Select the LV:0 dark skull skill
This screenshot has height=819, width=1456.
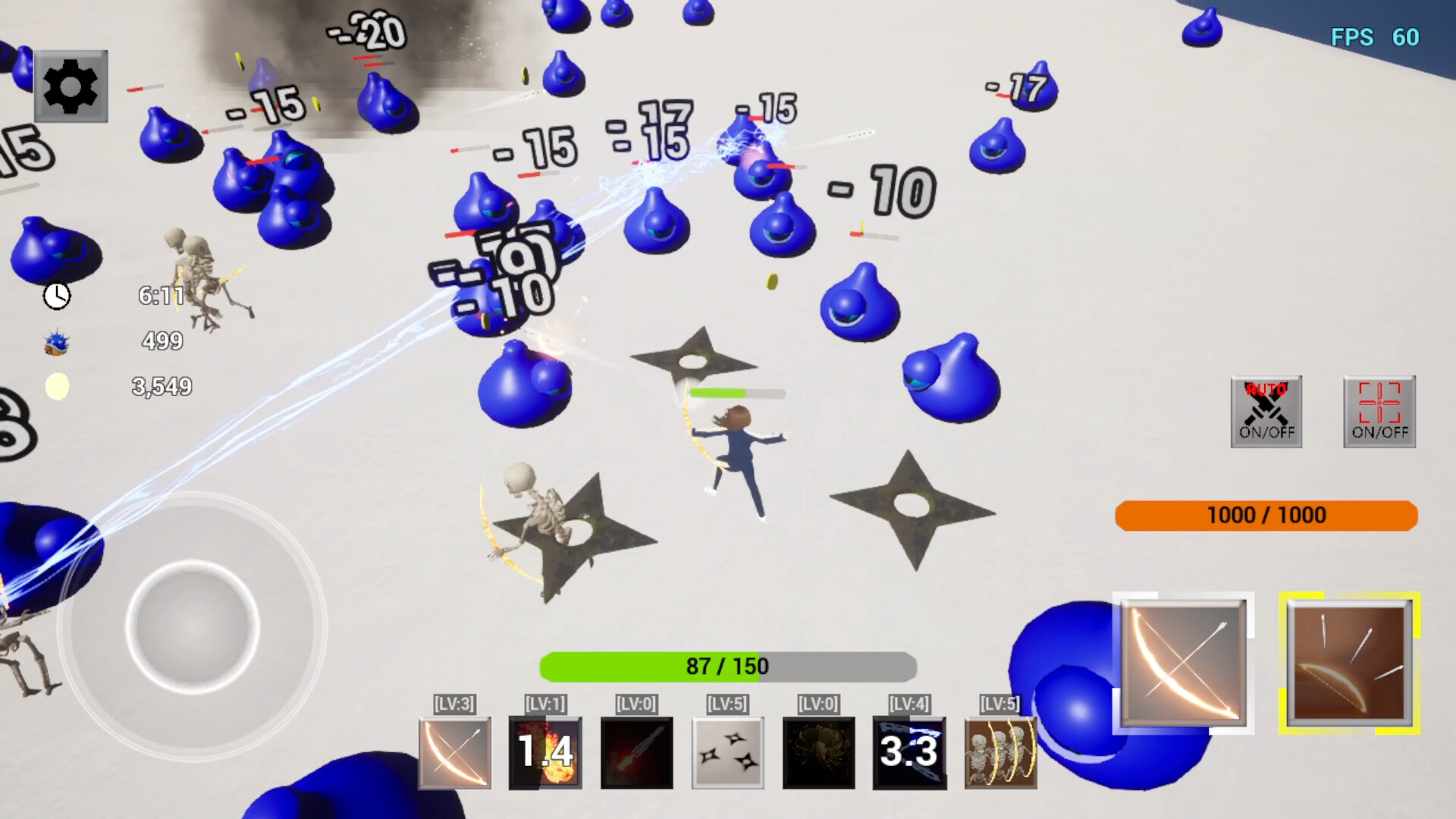click(x=817, y=752)
